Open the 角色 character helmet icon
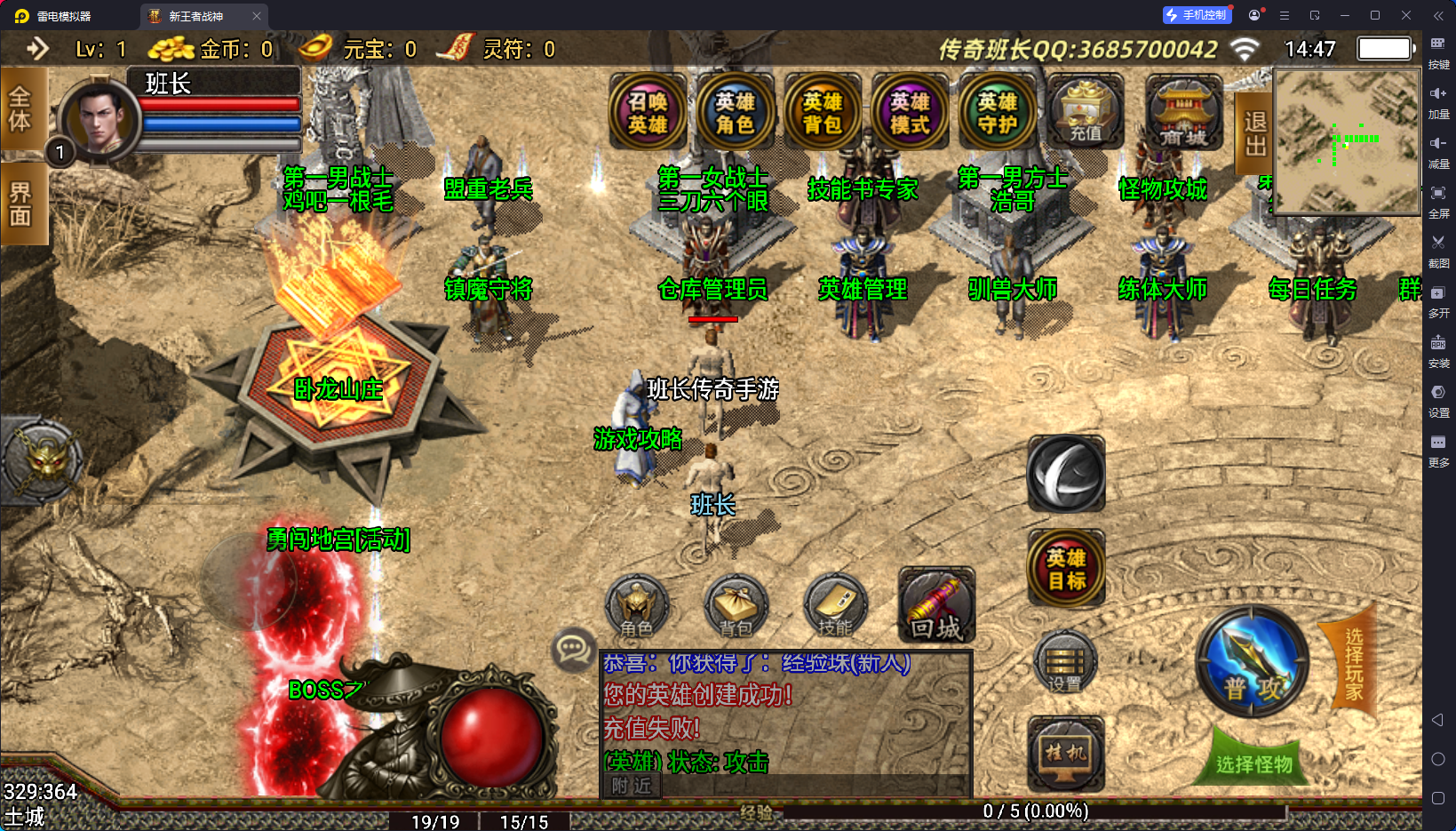Screen dimensions: 1456x831 pos(636,607)
